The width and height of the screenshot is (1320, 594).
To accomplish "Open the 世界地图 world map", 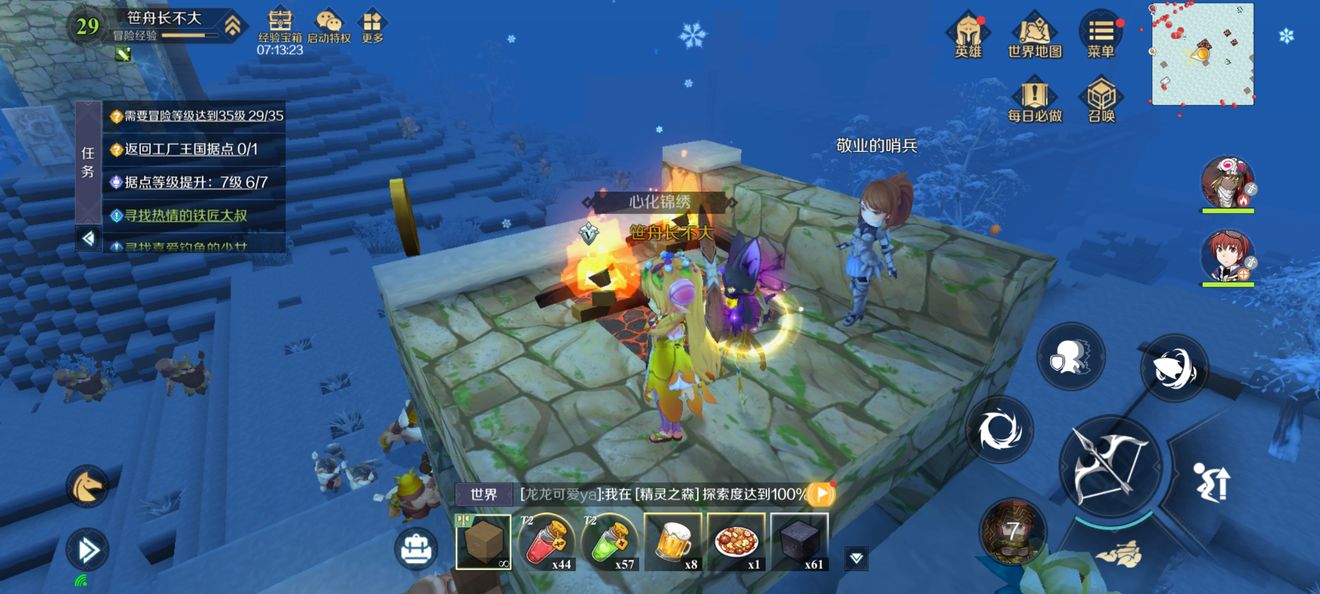I will click(x=1034, y=35).
